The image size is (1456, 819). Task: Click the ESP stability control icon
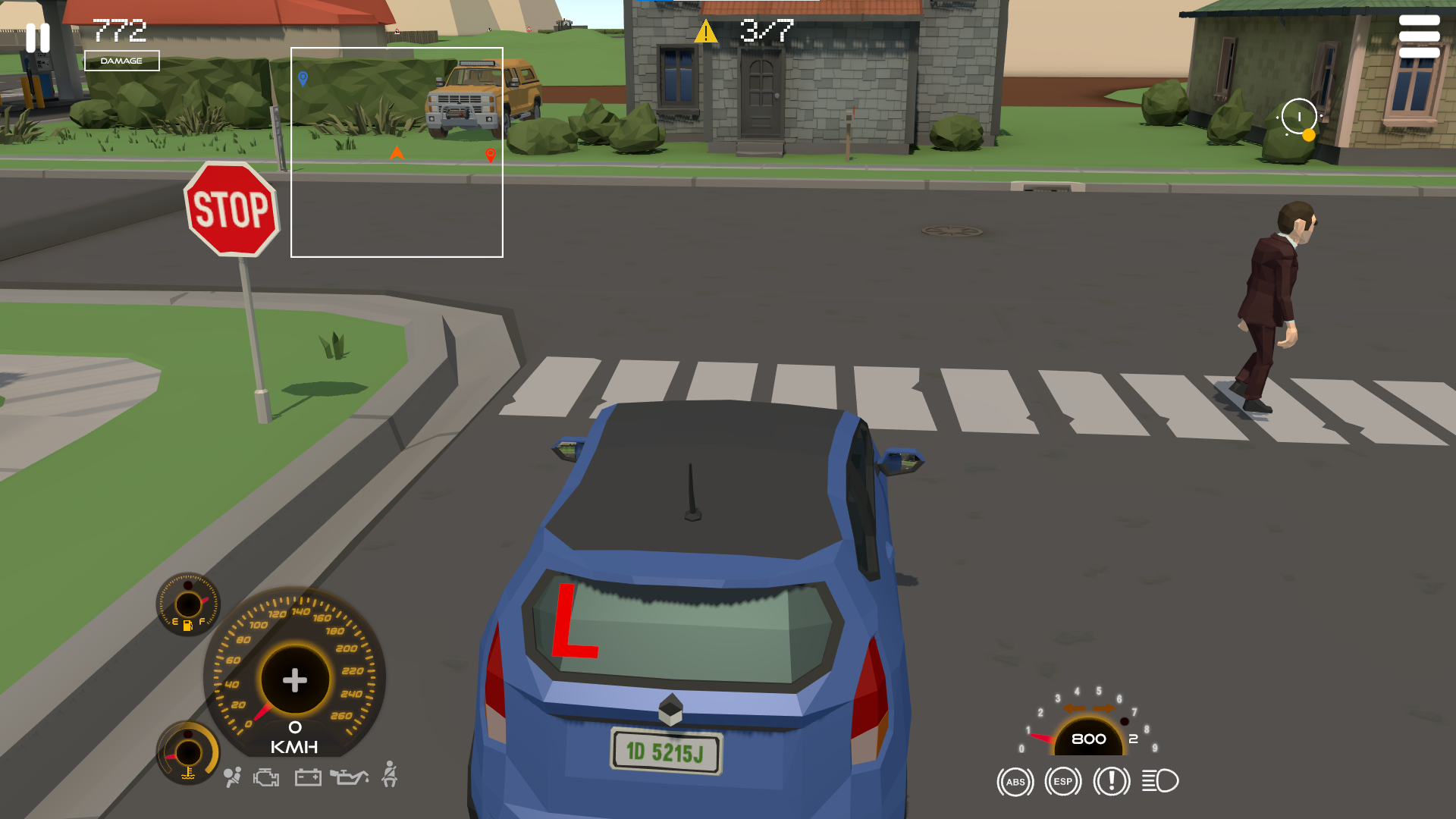click(1062, 782)
